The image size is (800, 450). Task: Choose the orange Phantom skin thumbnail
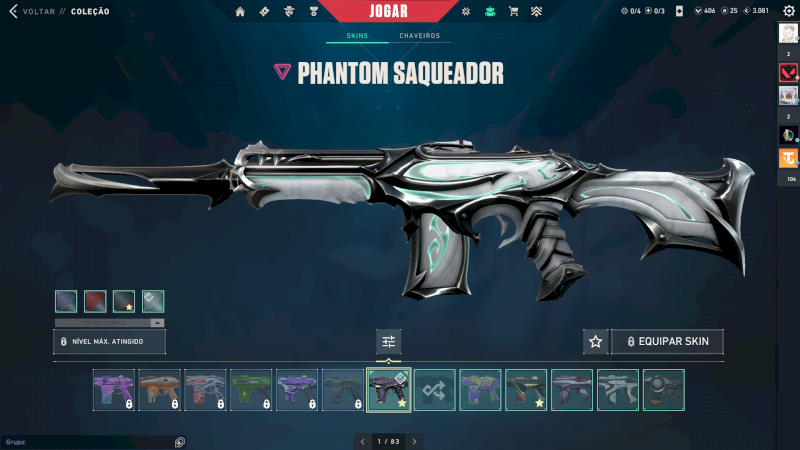159,390
